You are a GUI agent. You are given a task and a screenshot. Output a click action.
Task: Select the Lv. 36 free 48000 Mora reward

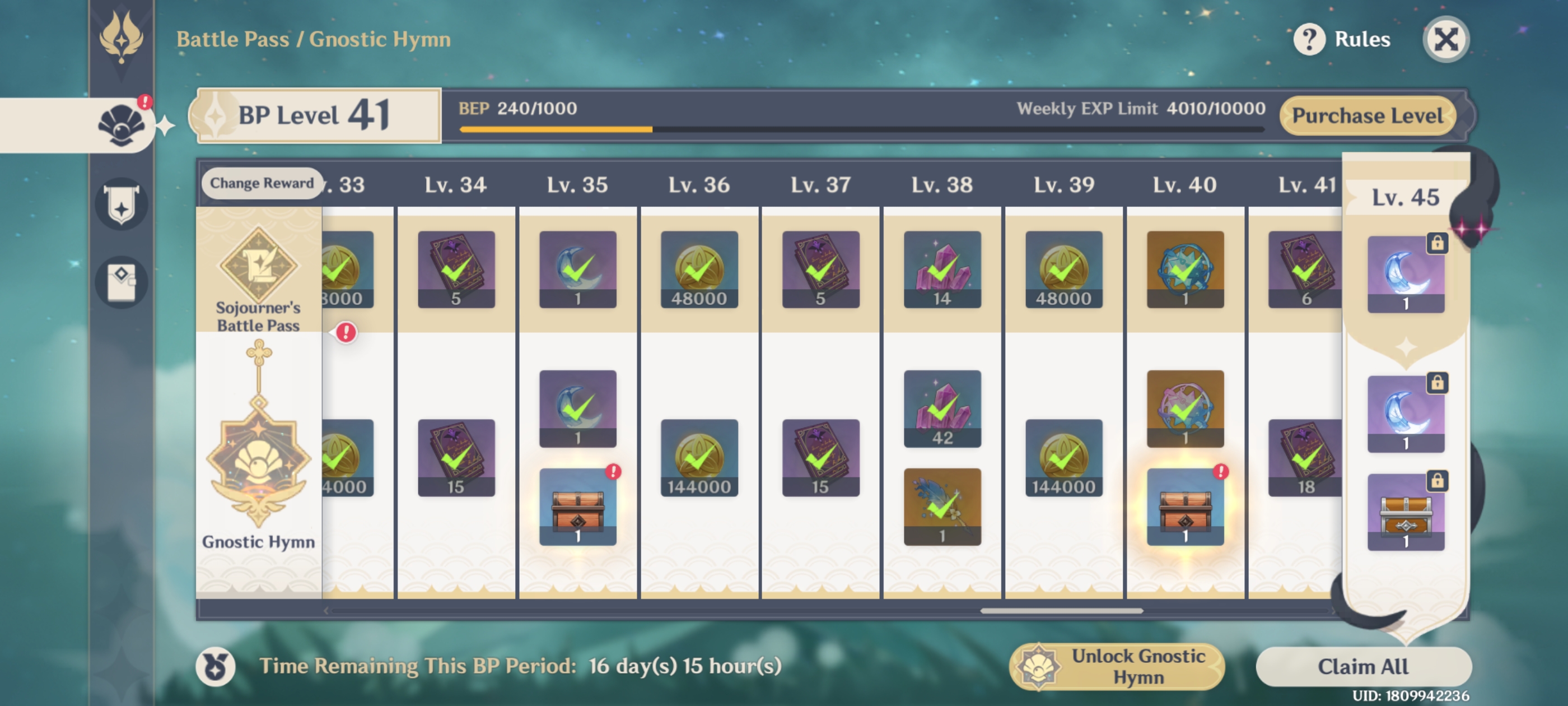699,270
